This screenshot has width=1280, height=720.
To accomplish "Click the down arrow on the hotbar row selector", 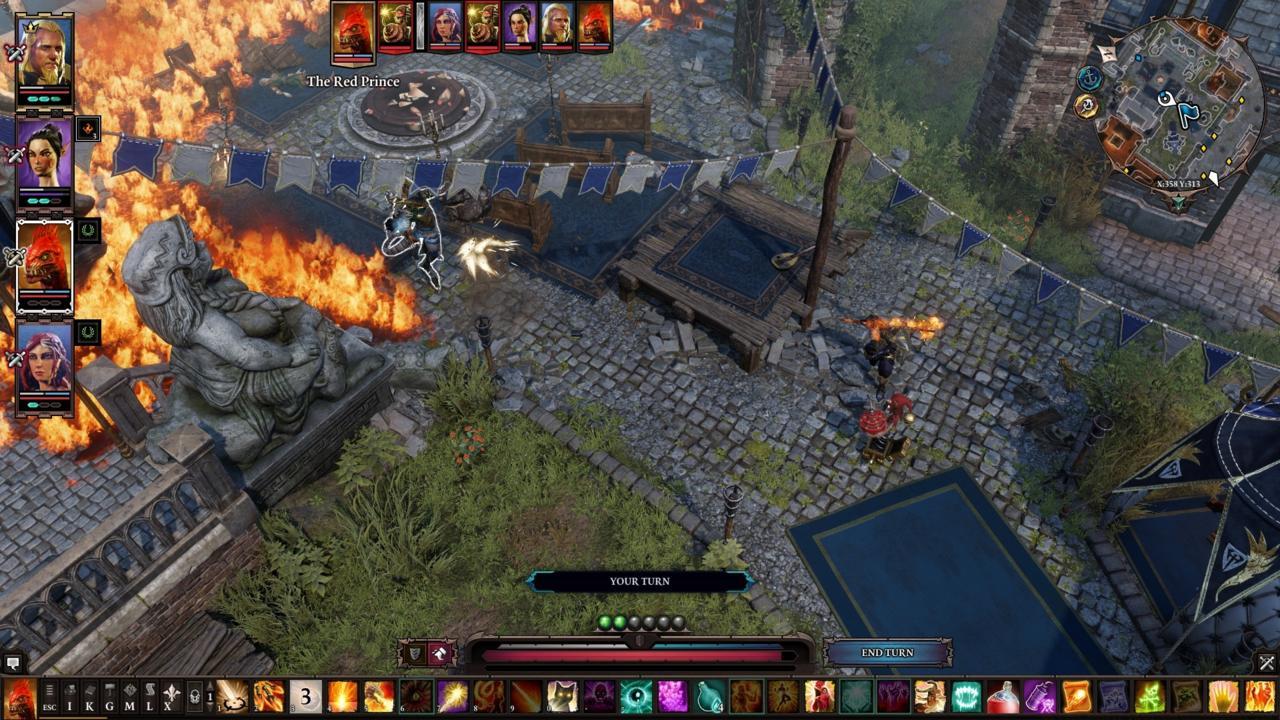I will coord(209,708).
